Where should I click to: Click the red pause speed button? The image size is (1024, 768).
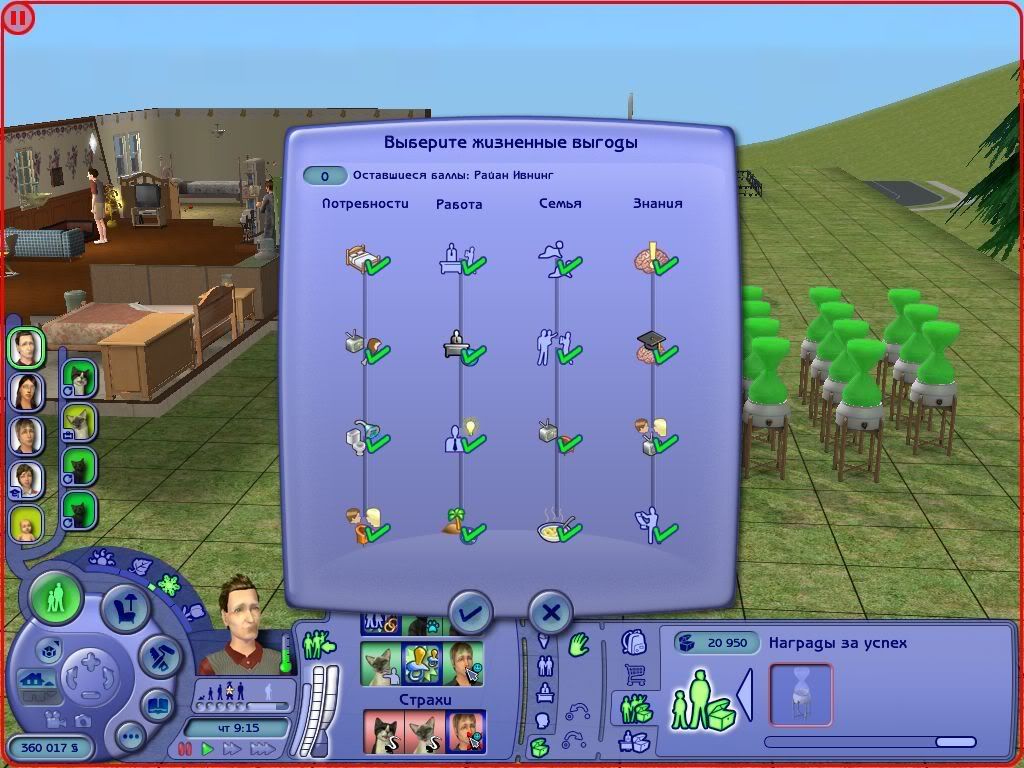(184, 748)
